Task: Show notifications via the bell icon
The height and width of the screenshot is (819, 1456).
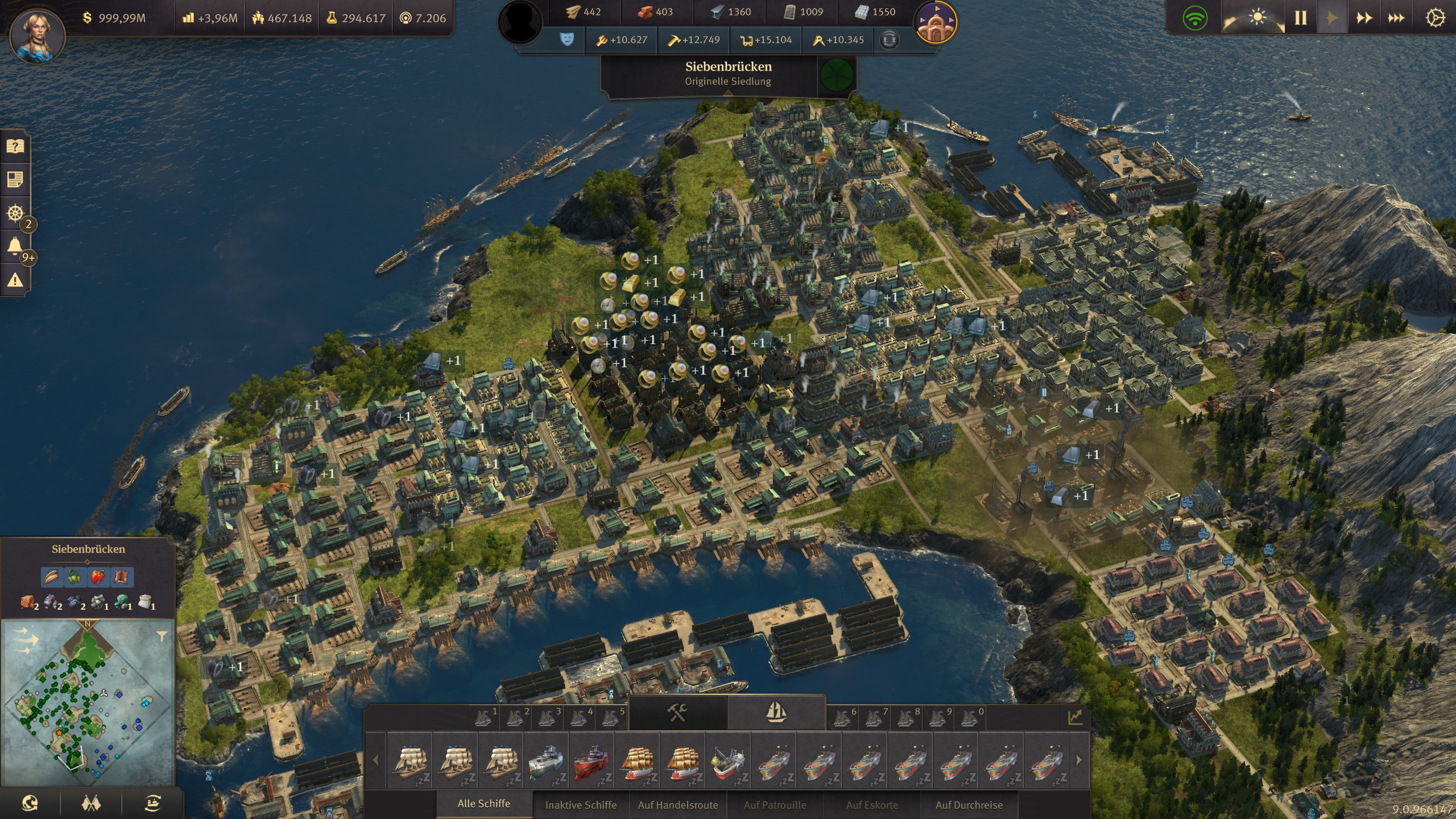Action: pos(15,246)
